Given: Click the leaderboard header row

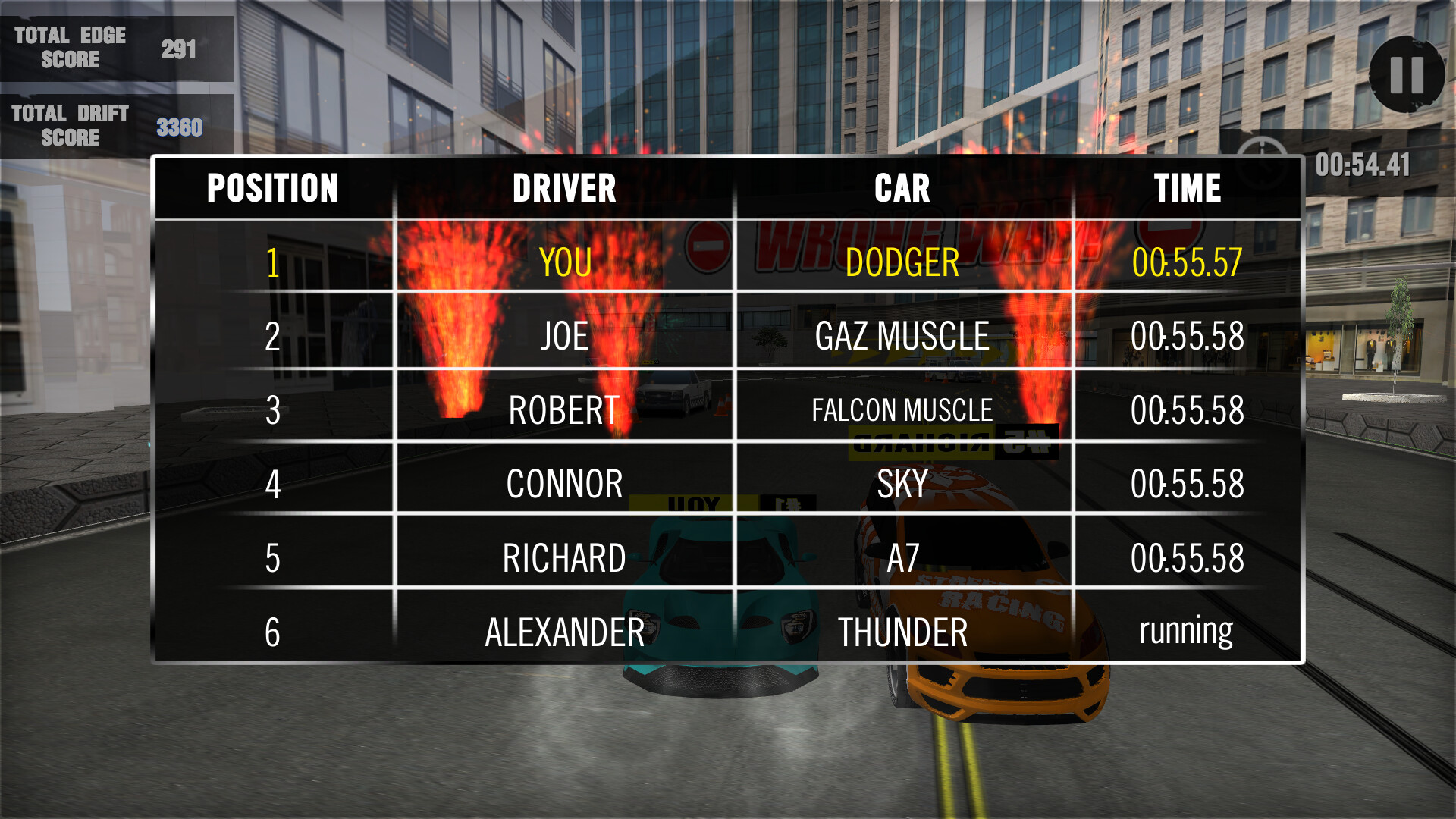Looking at the screenshot, I should tap(728, 188).
